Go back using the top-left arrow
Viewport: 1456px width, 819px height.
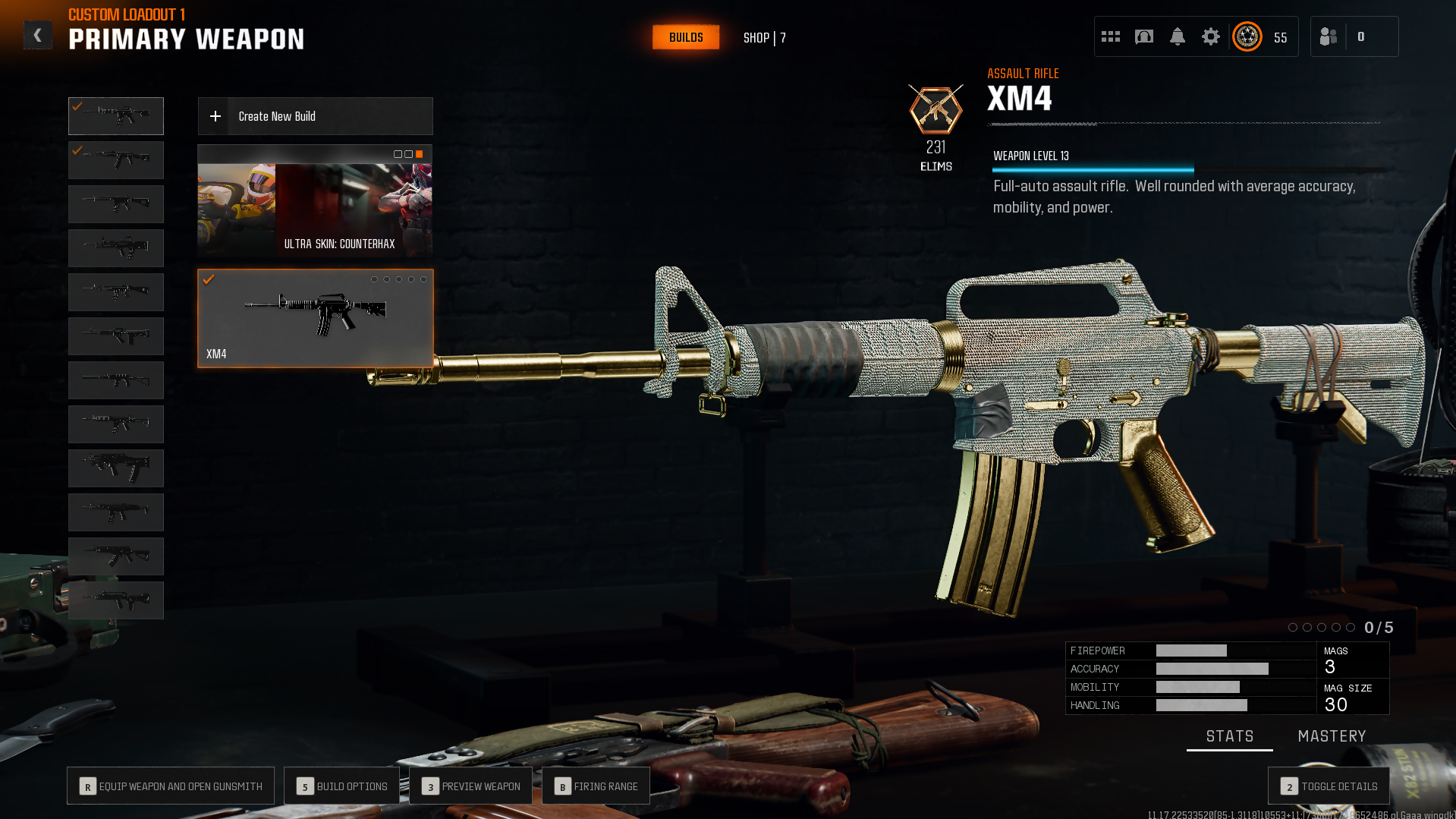click(x=37, y=36)
